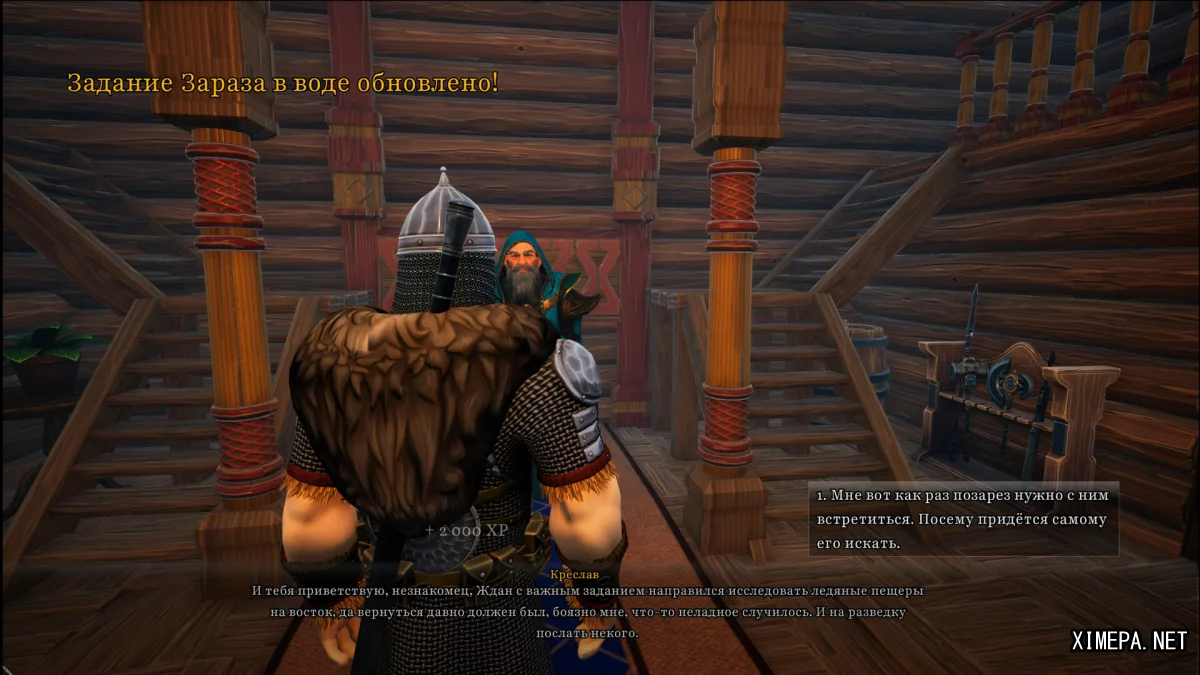Choose the reply about needing to meet him
This screenshot has width=1200, height=675.
962,519
